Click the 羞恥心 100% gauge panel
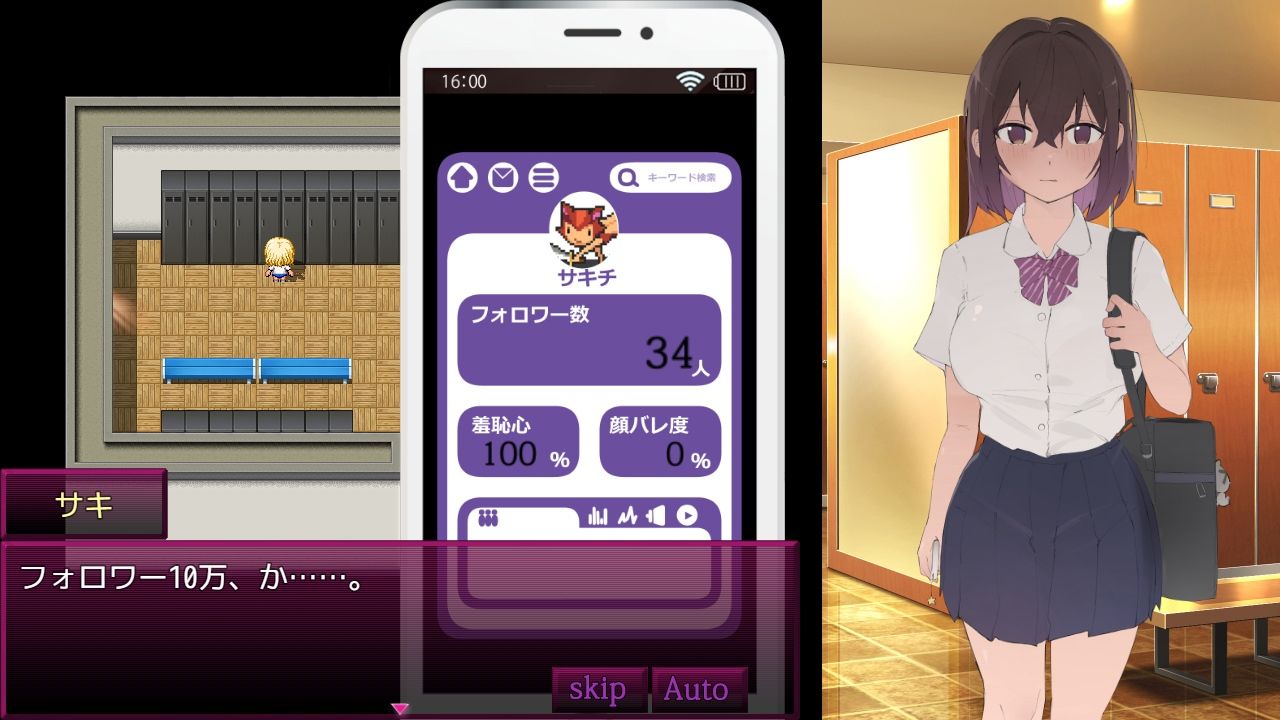The height and width of the screenshot is (720, 1280). (x=518, y=441)
